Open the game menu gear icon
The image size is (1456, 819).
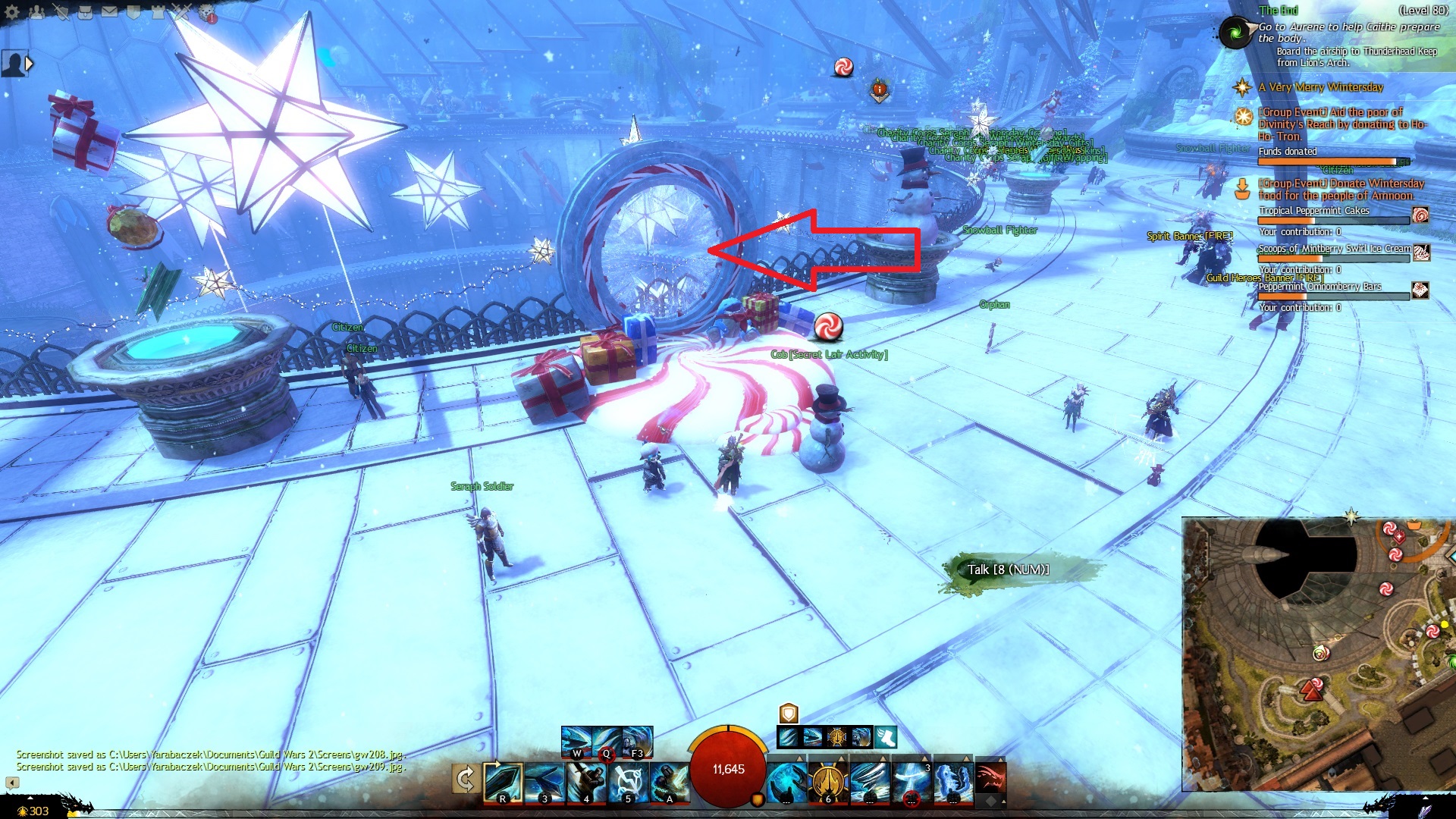coord(12,12)
